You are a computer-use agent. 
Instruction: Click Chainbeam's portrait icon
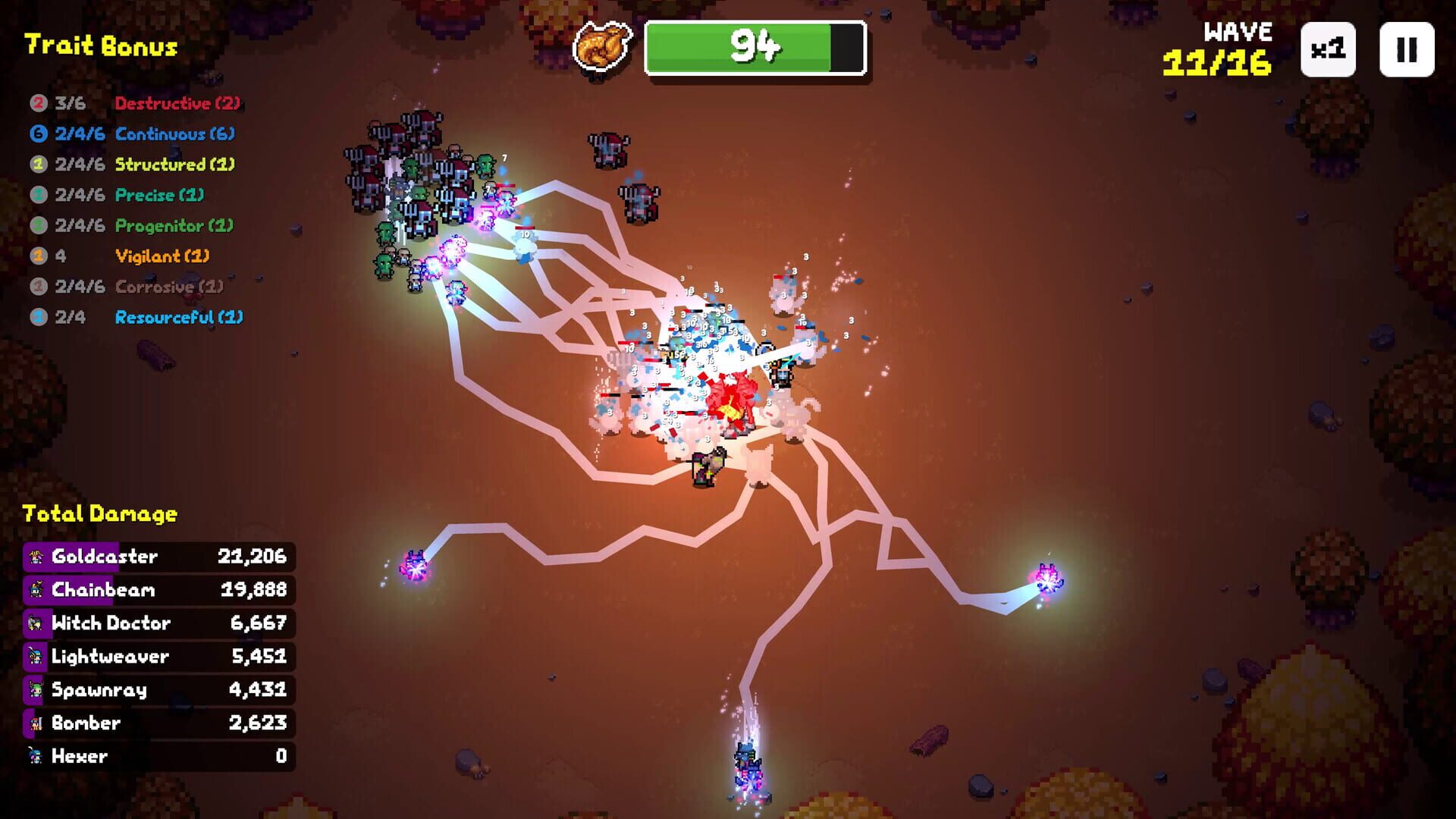pyautogui.click(x=35, y=589)
